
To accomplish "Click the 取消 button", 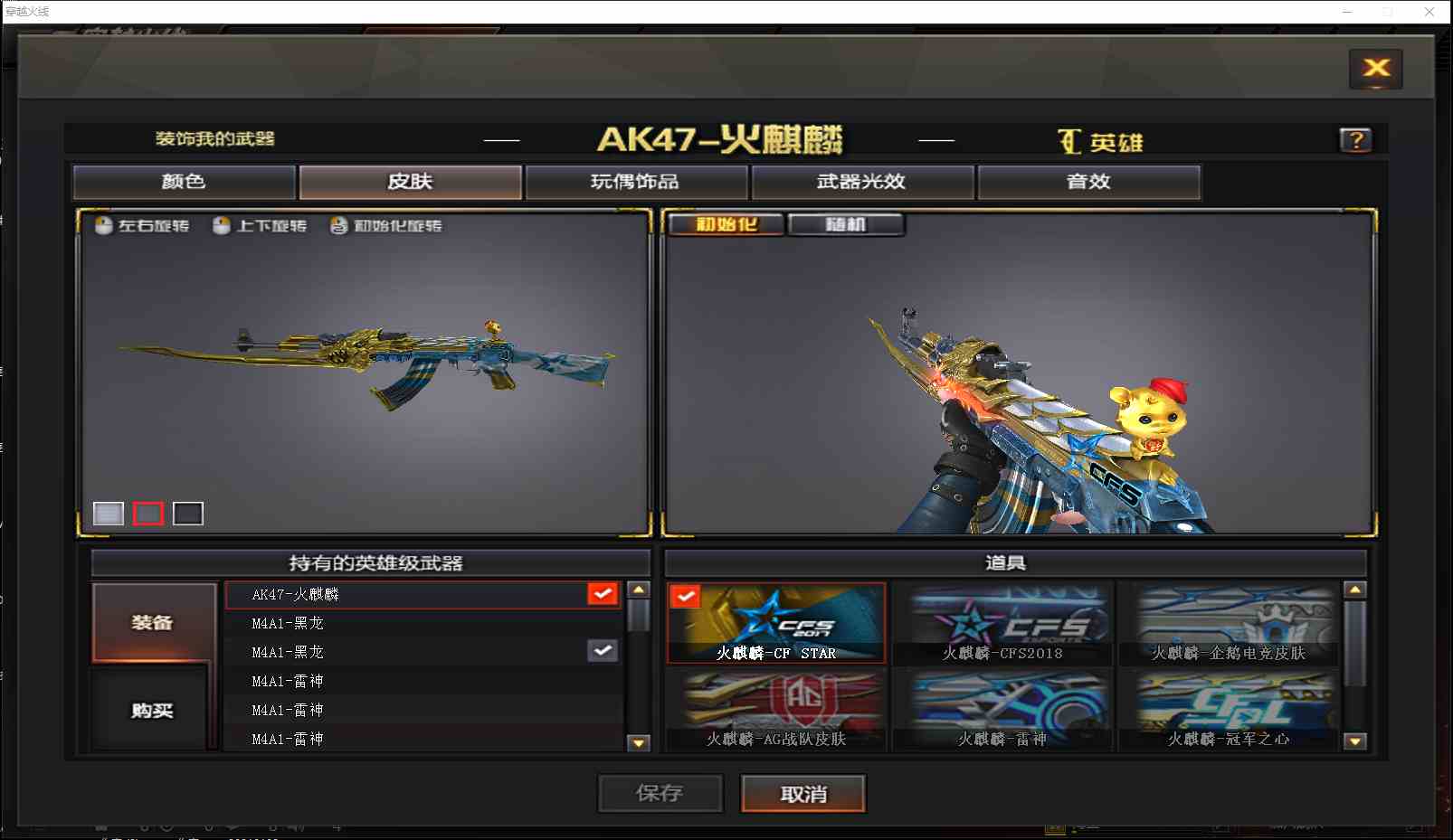I will (802, 793).
